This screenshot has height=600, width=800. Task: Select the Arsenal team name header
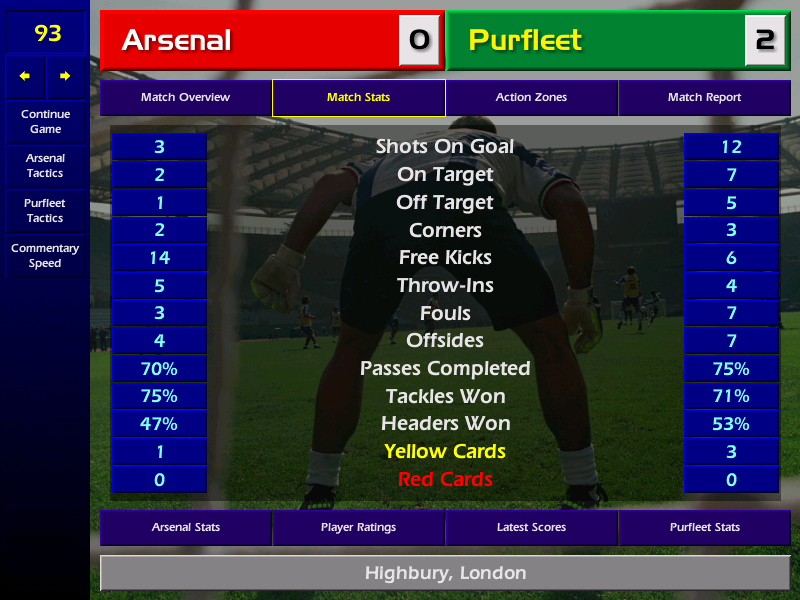[x=250, y=41]
